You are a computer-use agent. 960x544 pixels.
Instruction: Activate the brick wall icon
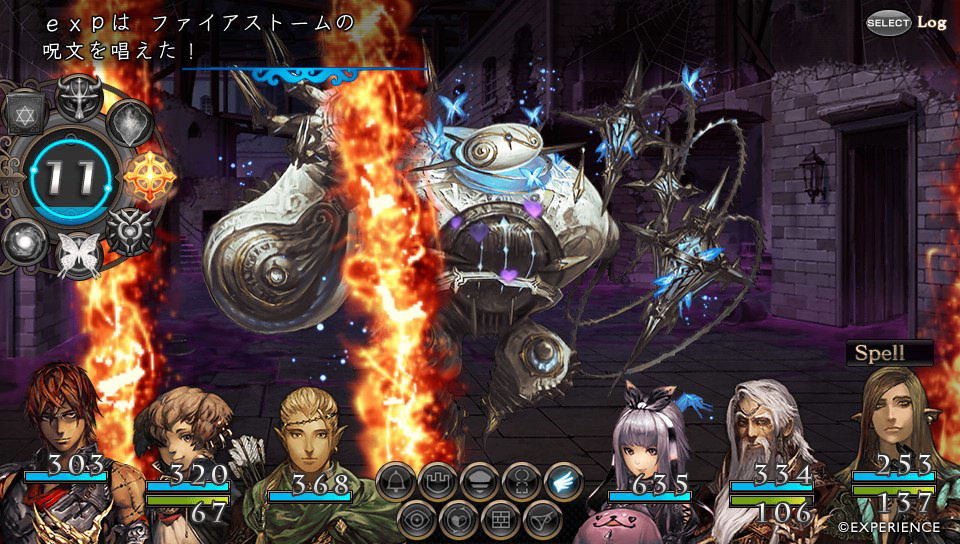pos(500,519)
